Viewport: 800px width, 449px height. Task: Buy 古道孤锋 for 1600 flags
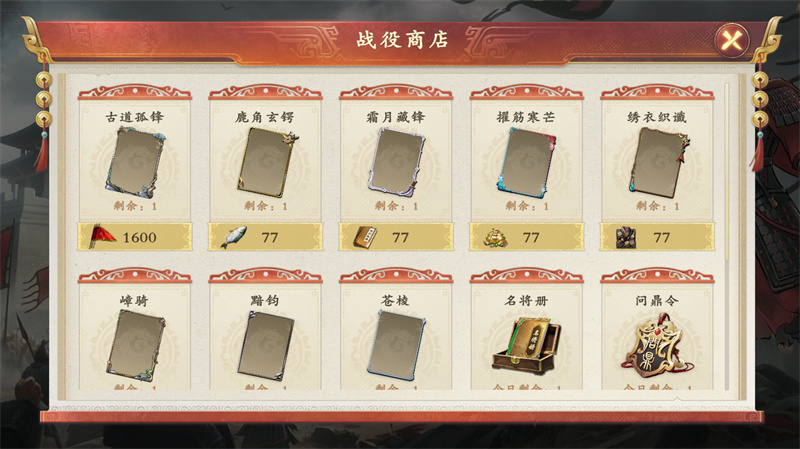(x=135, y=237)
